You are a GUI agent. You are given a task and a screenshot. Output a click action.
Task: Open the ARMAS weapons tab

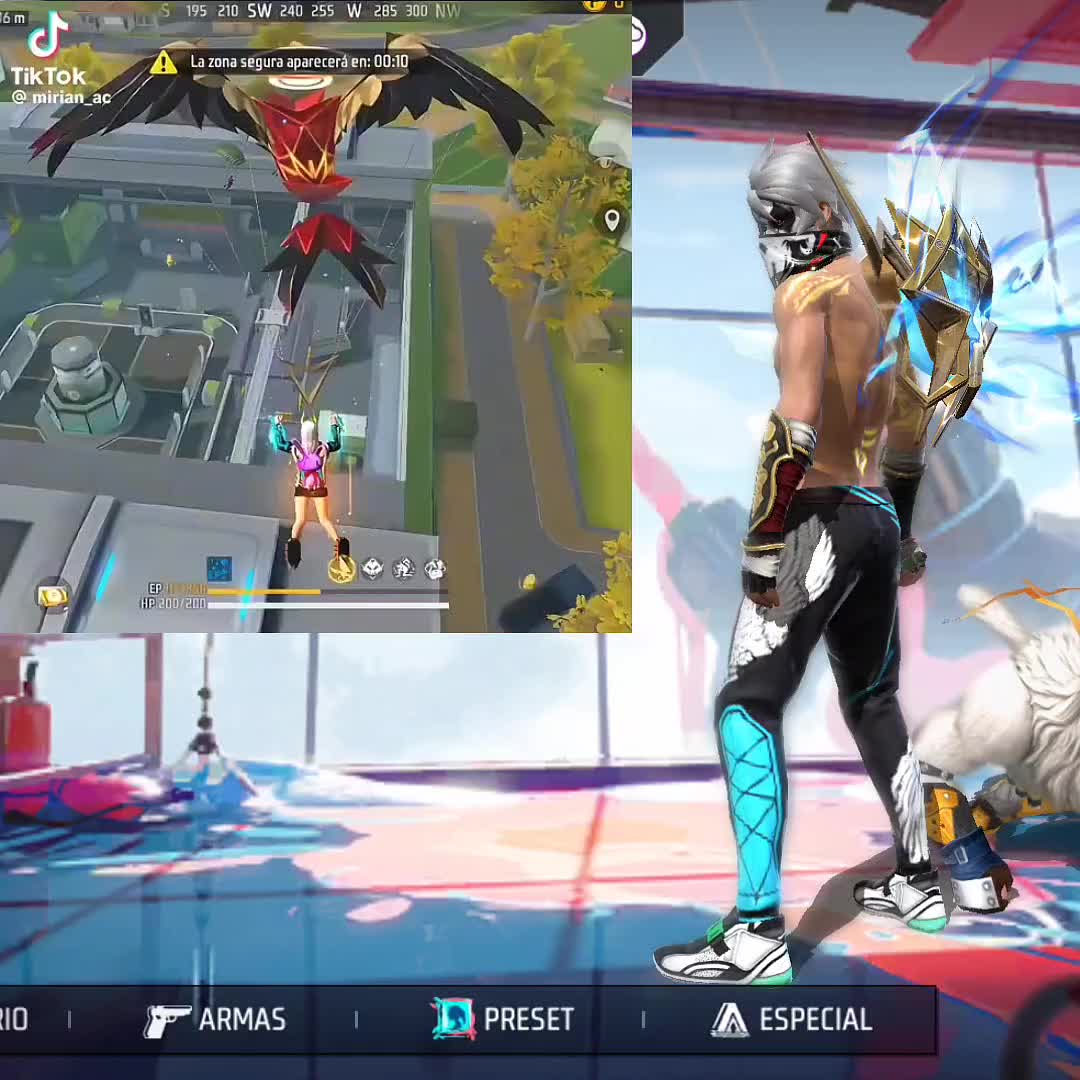pyautogui.click(x=215, y=1020)
